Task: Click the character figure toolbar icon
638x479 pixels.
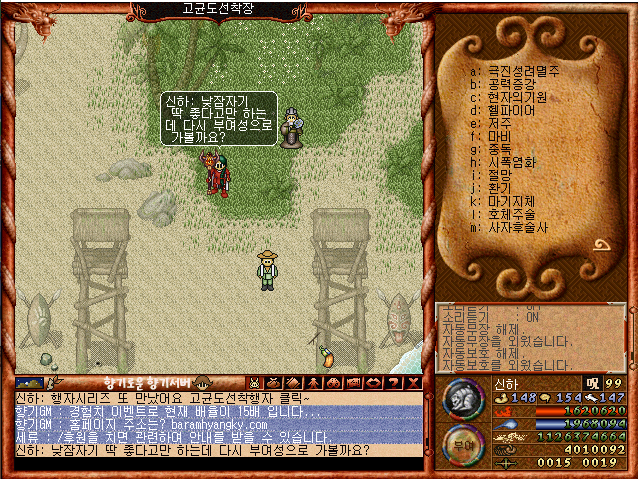Action: [313, 383]
